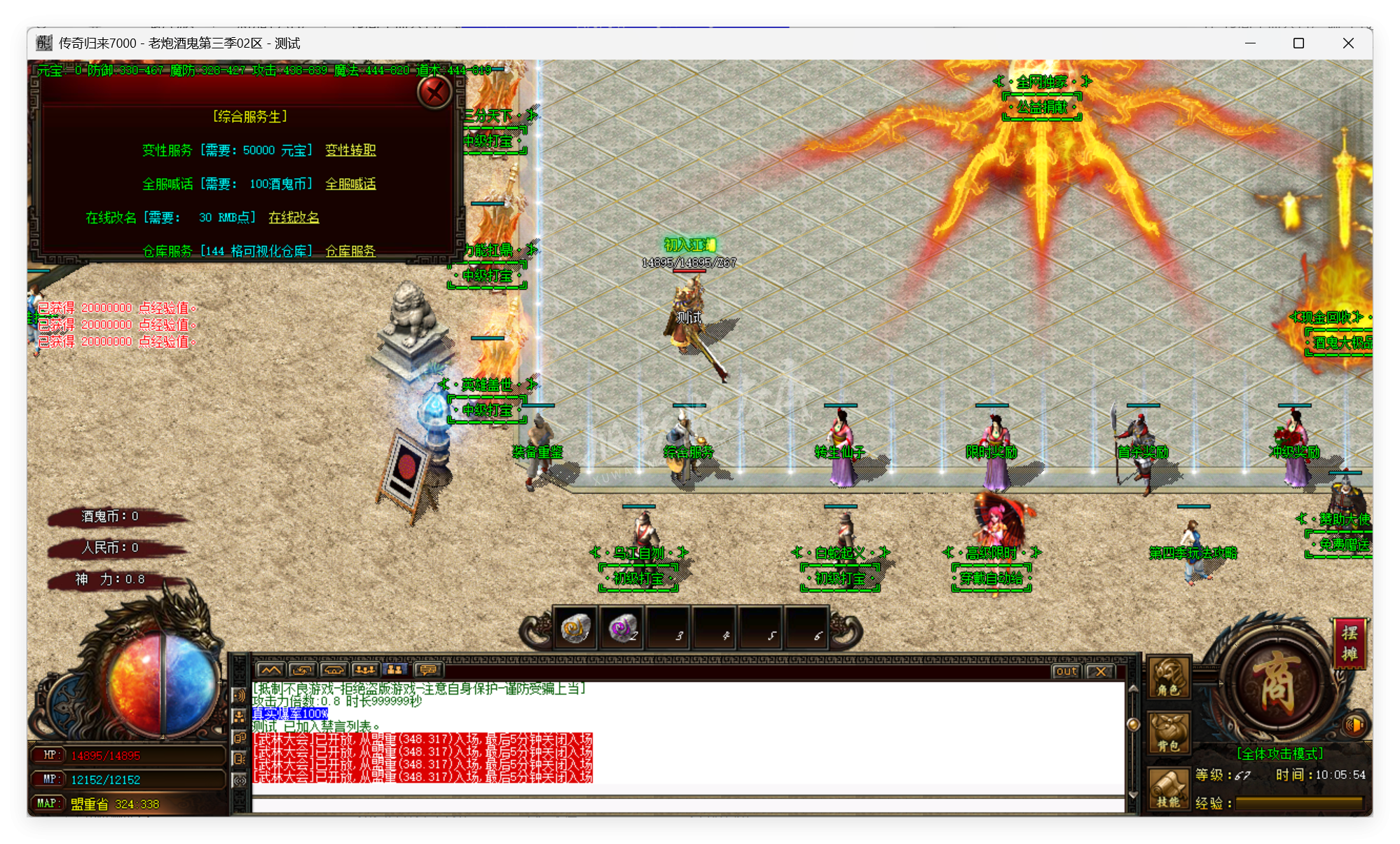Toggle game sound with the speaker icon
This screenshot has width=1400, height=844.
coord(1354,726)
